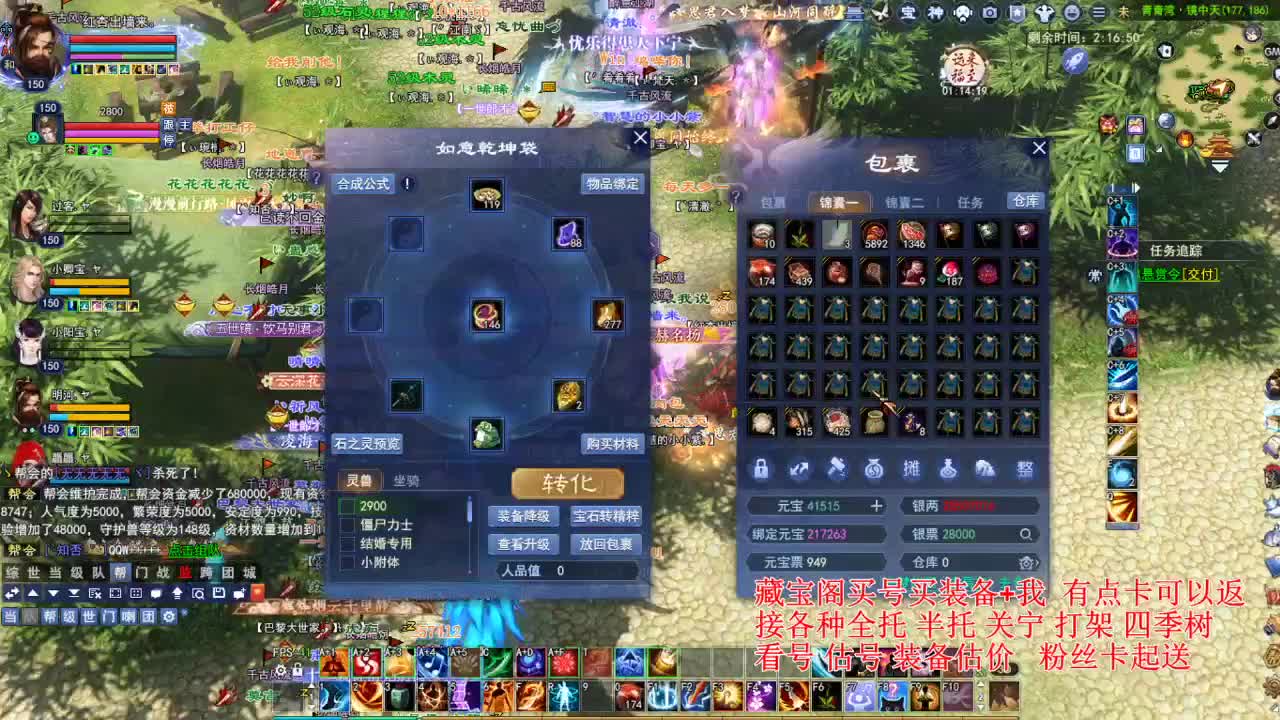Click the magnifier icon beside 银票 28000
The image size is (1280, 720).
(x=1026, y=534)
